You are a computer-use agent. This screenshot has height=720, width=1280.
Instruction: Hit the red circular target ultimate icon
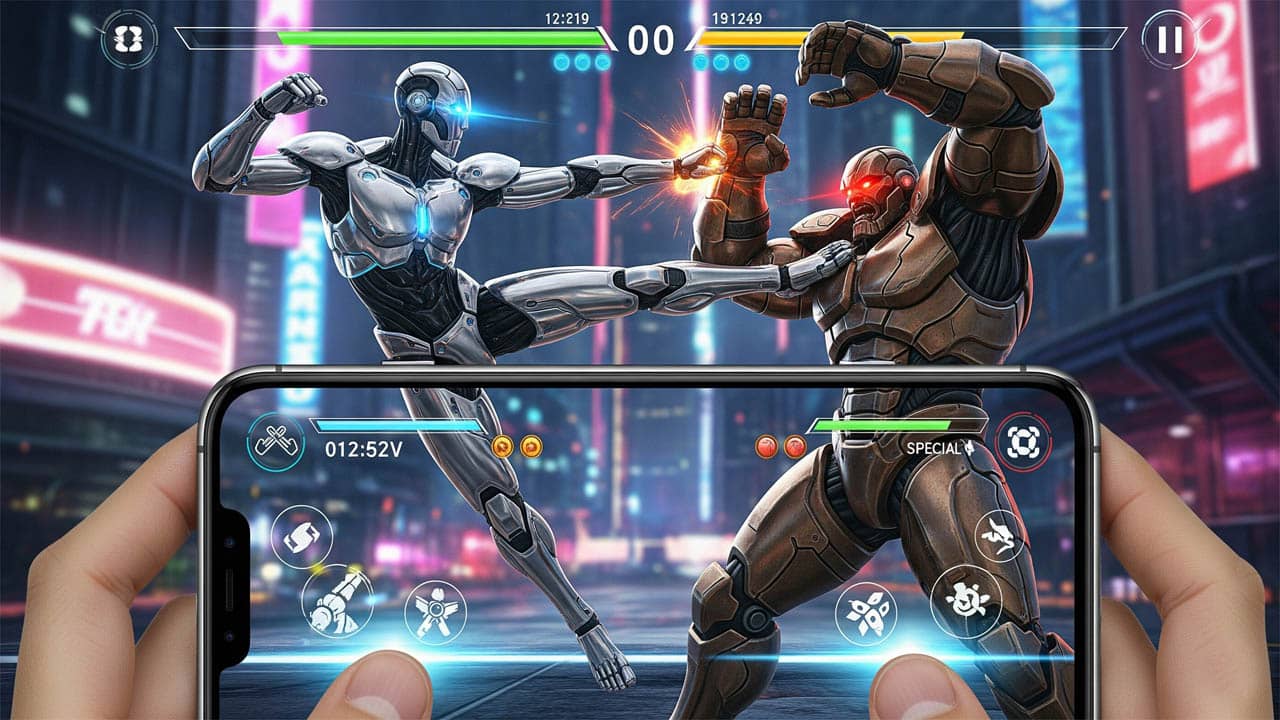pos(1024,439)
